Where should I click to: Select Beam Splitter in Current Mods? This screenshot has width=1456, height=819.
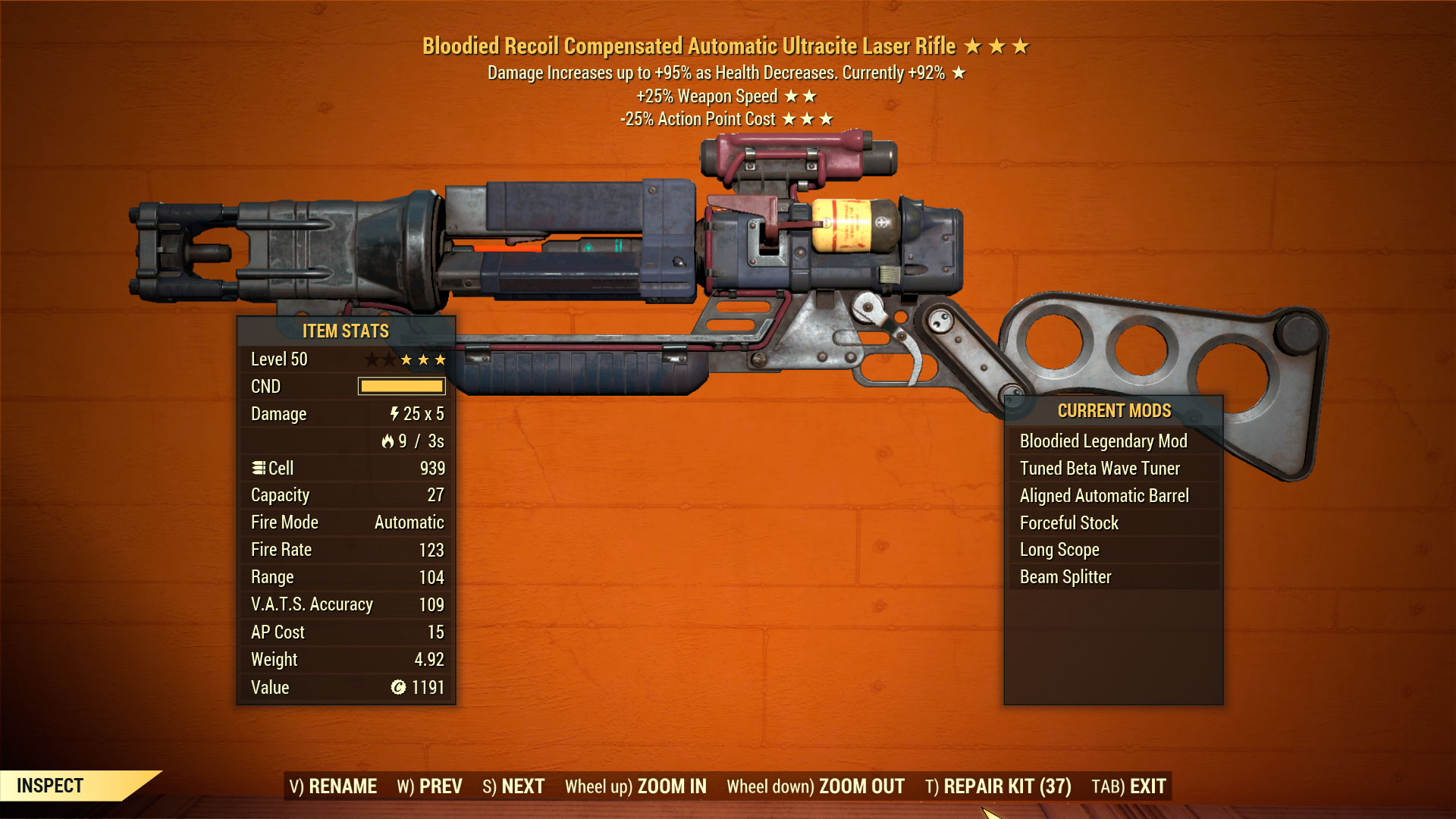coord(1065,576)
